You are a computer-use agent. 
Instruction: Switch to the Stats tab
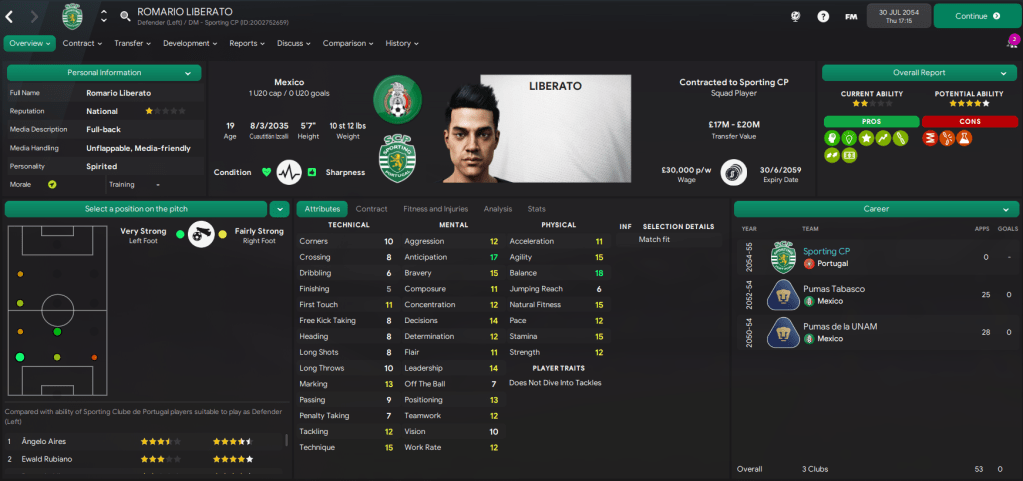click(x=537, y=209)
